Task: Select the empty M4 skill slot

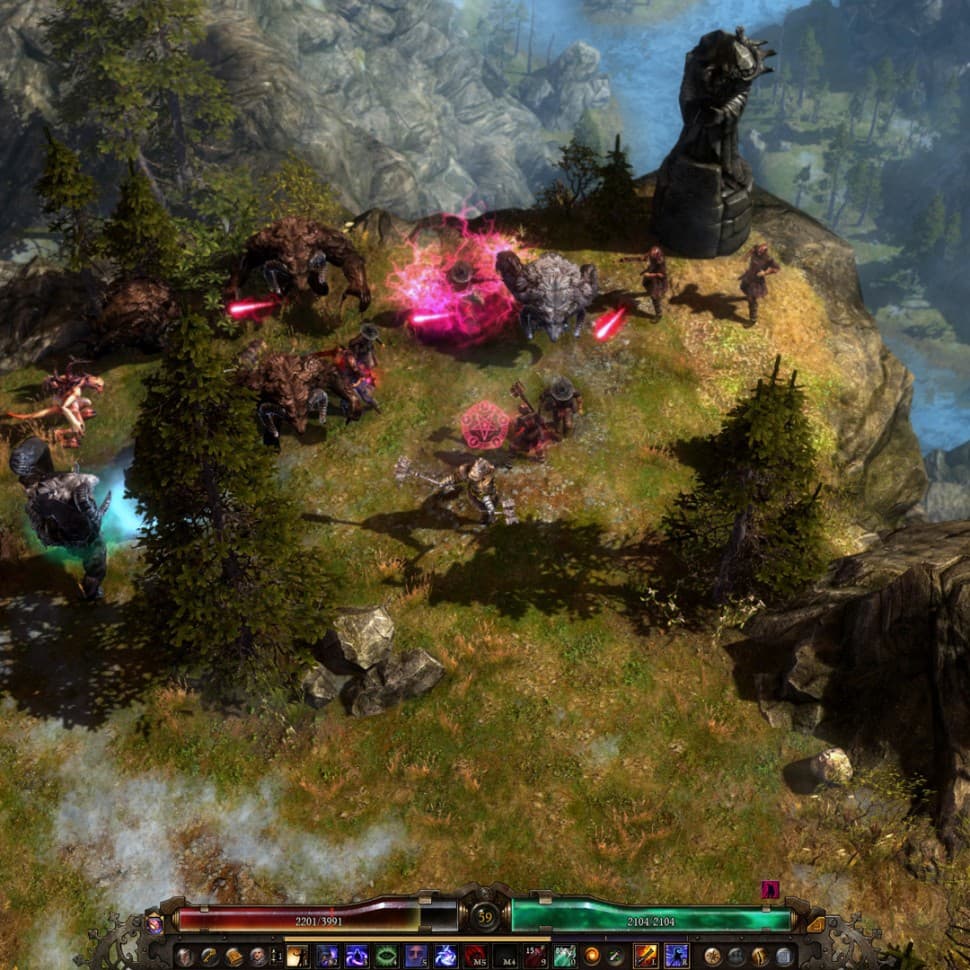Action: [505, 956]
